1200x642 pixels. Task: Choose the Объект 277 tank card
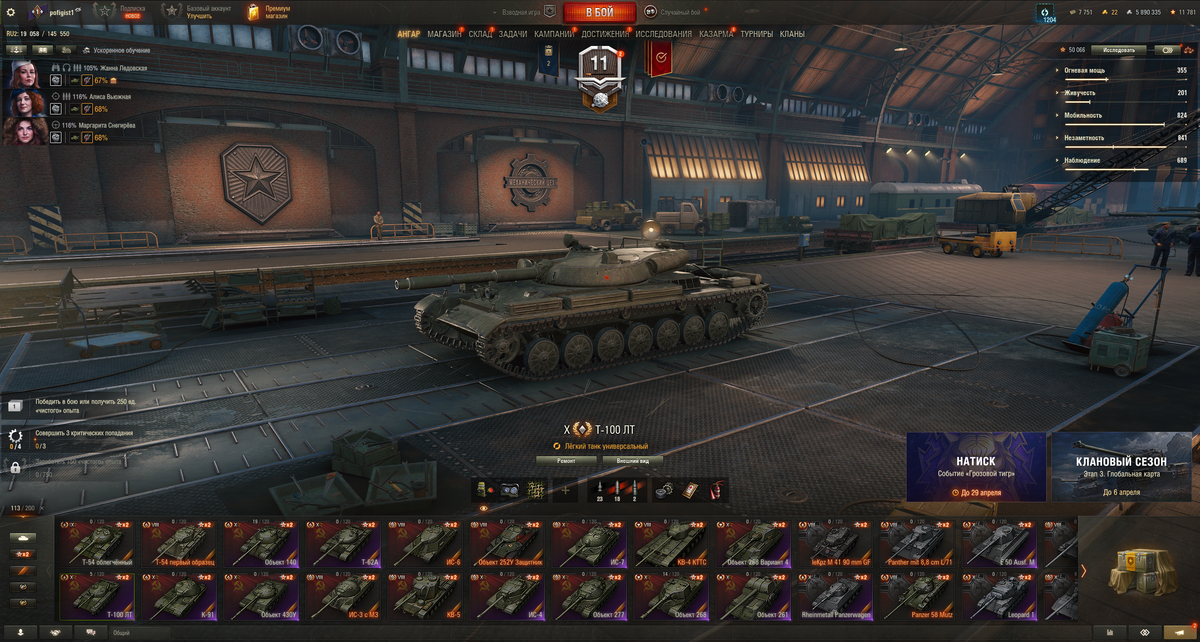point(590,596)
